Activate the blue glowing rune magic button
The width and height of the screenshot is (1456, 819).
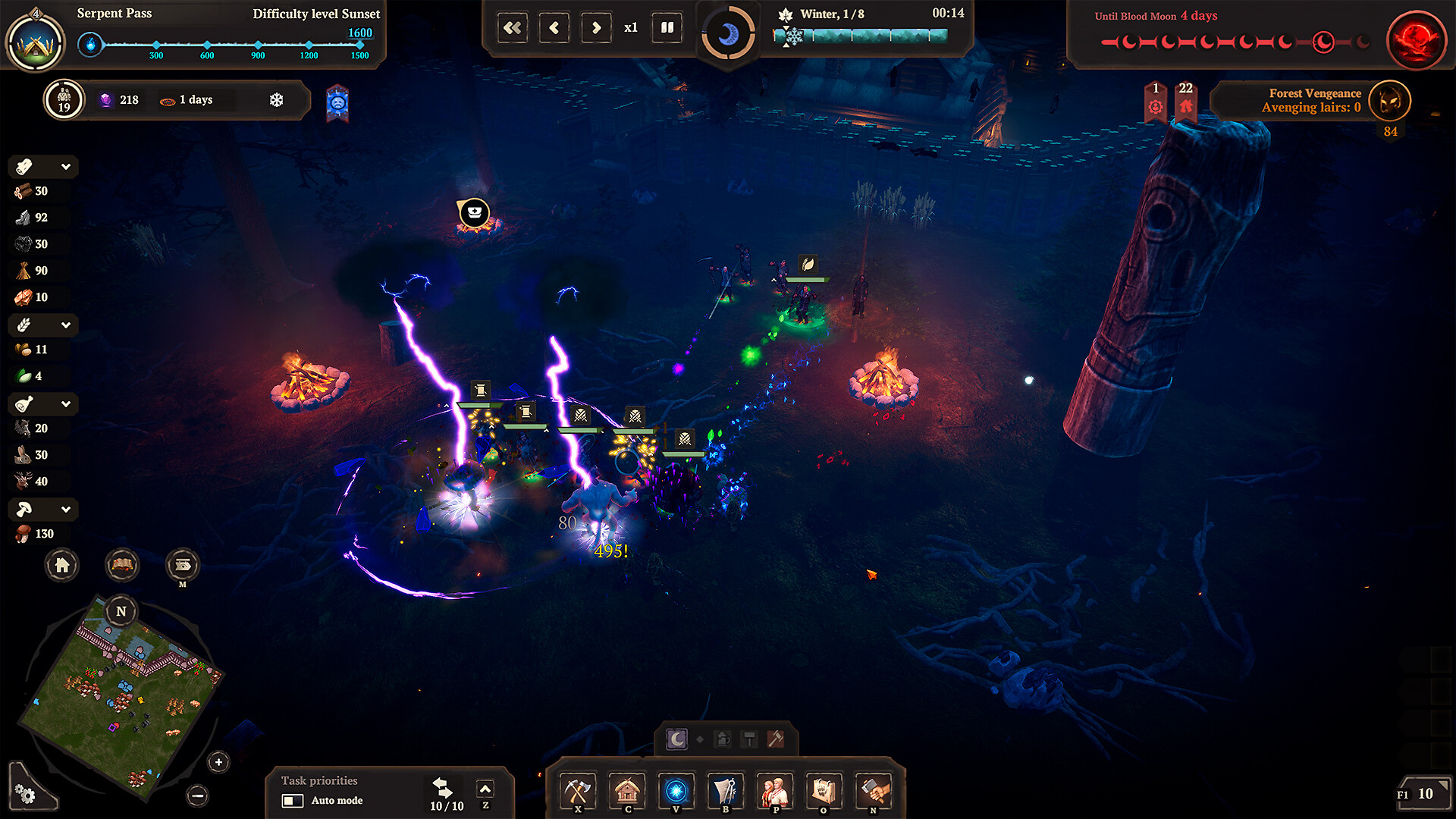click(x=676, y=792)
